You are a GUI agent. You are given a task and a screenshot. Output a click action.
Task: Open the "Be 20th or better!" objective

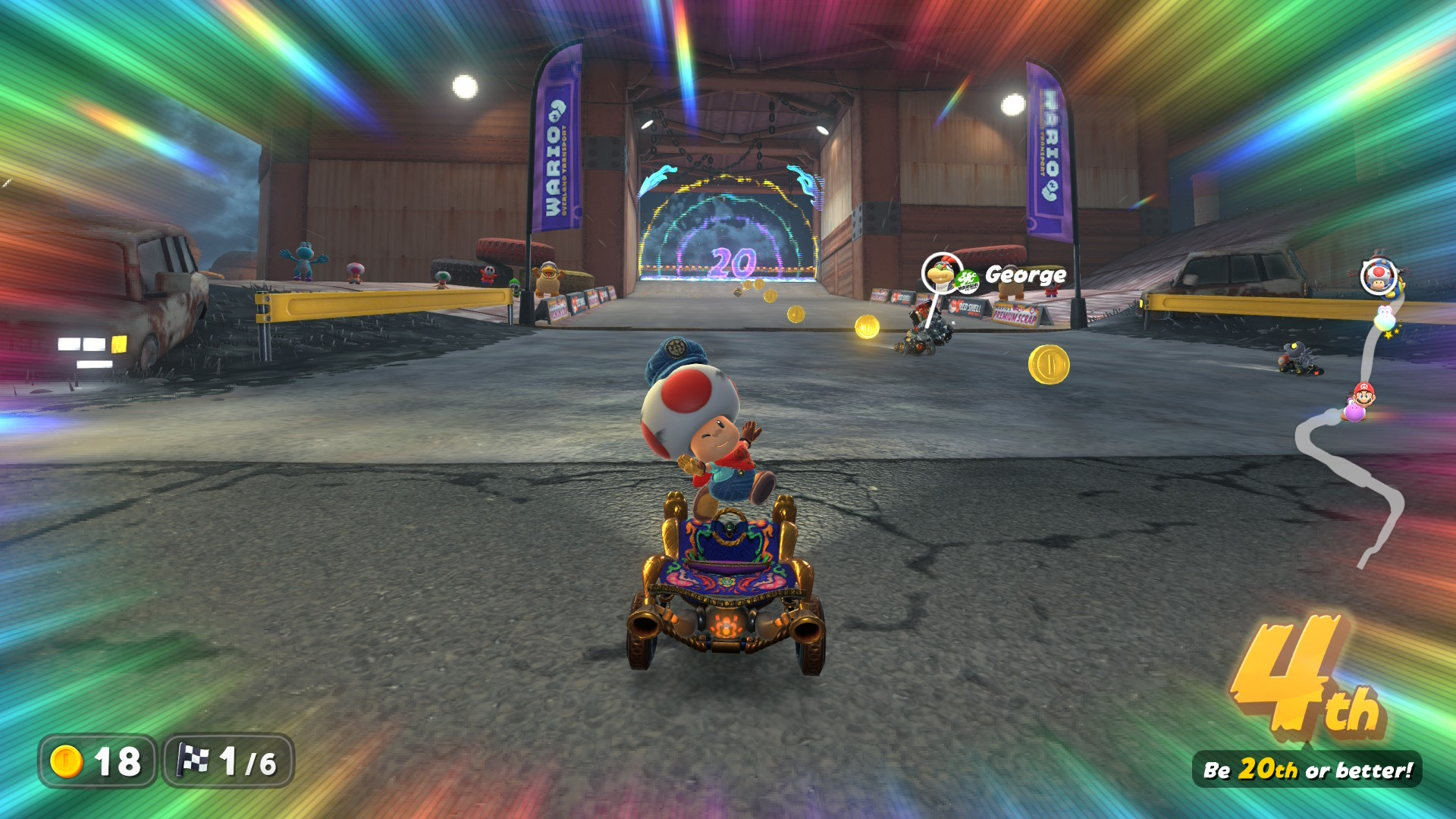pos(1307,770)
